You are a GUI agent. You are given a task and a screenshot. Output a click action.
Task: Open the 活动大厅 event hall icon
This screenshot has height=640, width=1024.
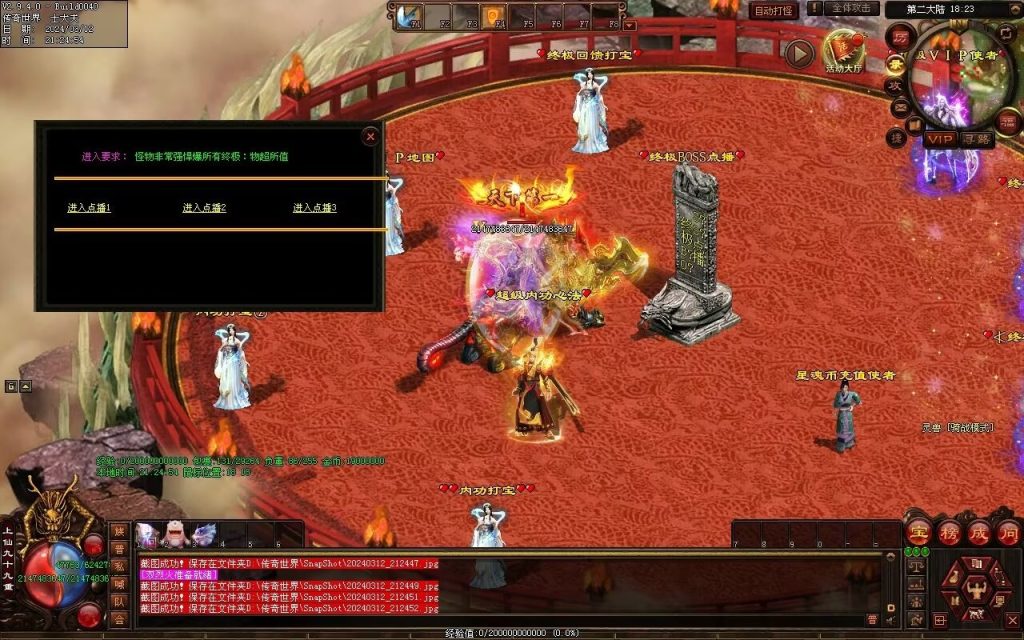coord(843,50)
